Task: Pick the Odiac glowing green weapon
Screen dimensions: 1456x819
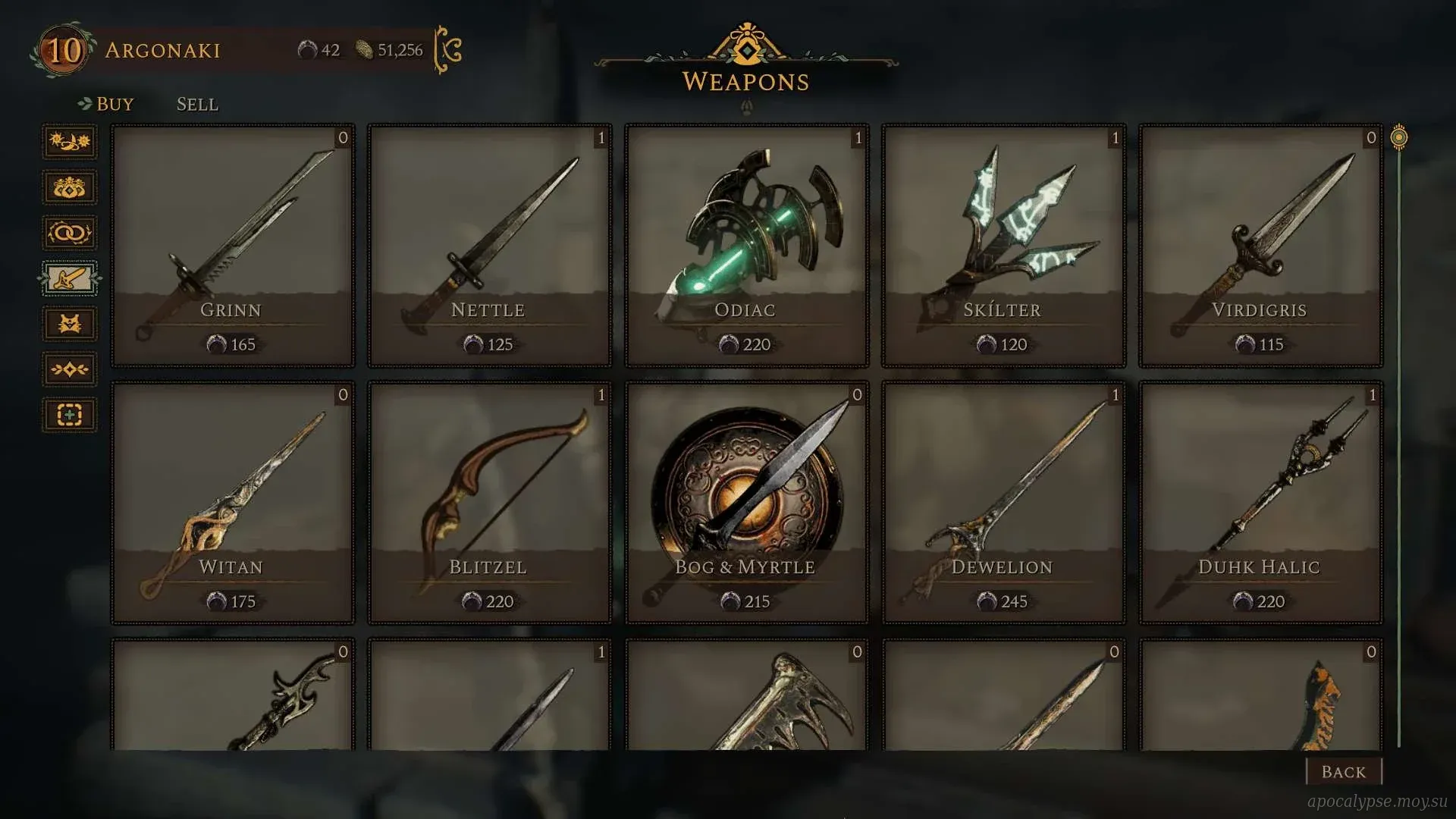Action: tap(746, 246)
